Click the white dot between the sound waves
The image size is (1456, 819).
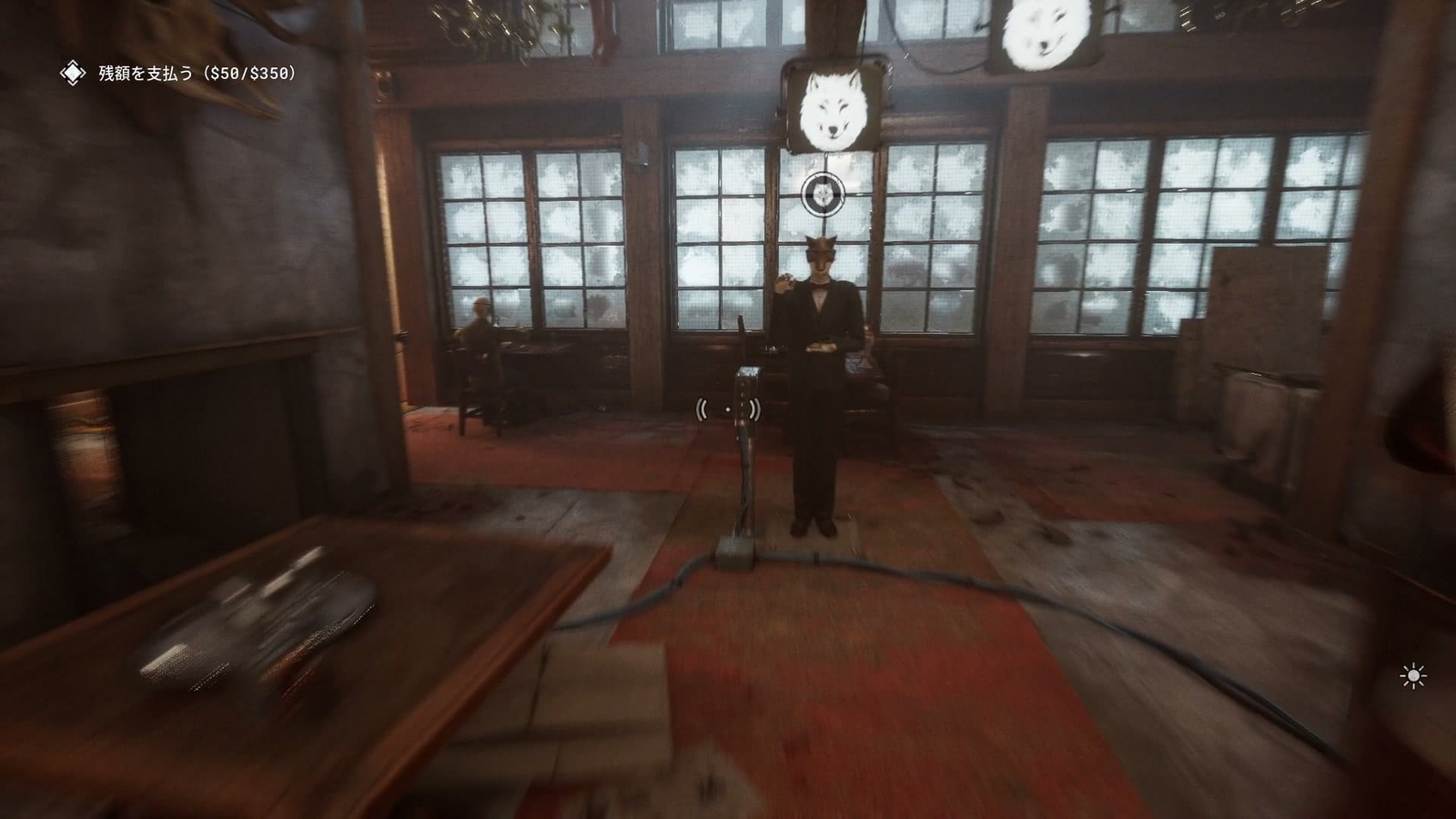[730, 409]
